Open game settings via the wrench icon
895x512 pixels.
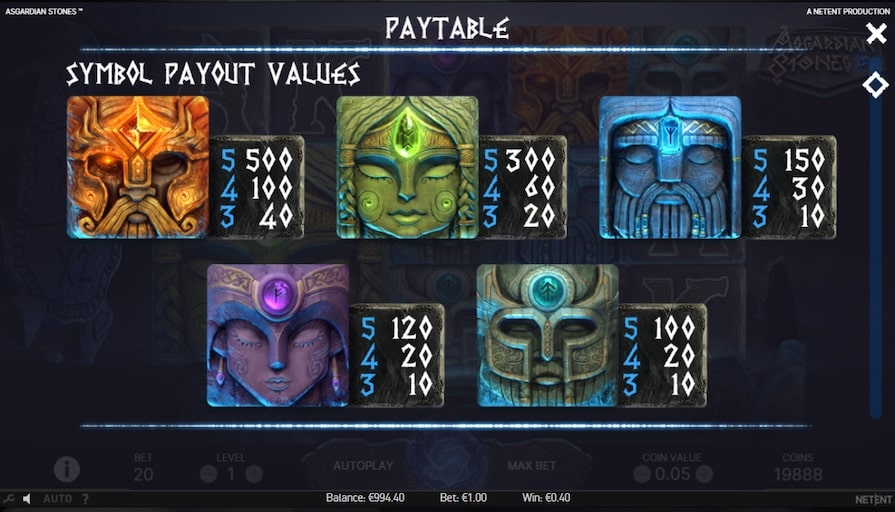click(9, 498)
